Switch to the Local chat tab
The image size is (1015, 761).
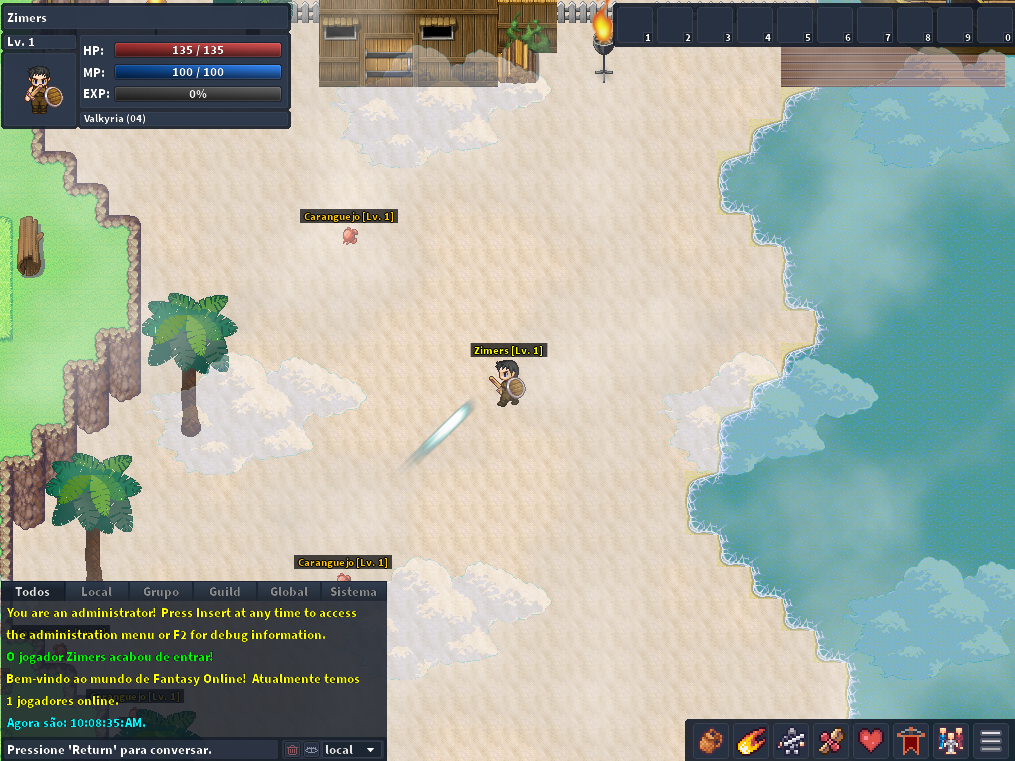tap(97, 592)
